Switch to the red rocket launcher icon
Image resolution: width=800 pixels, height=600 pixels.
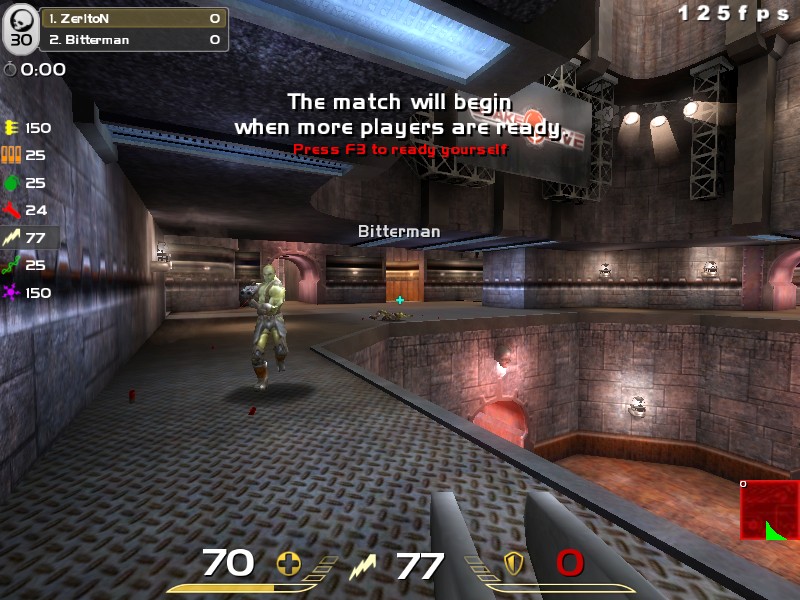point(12,210)
